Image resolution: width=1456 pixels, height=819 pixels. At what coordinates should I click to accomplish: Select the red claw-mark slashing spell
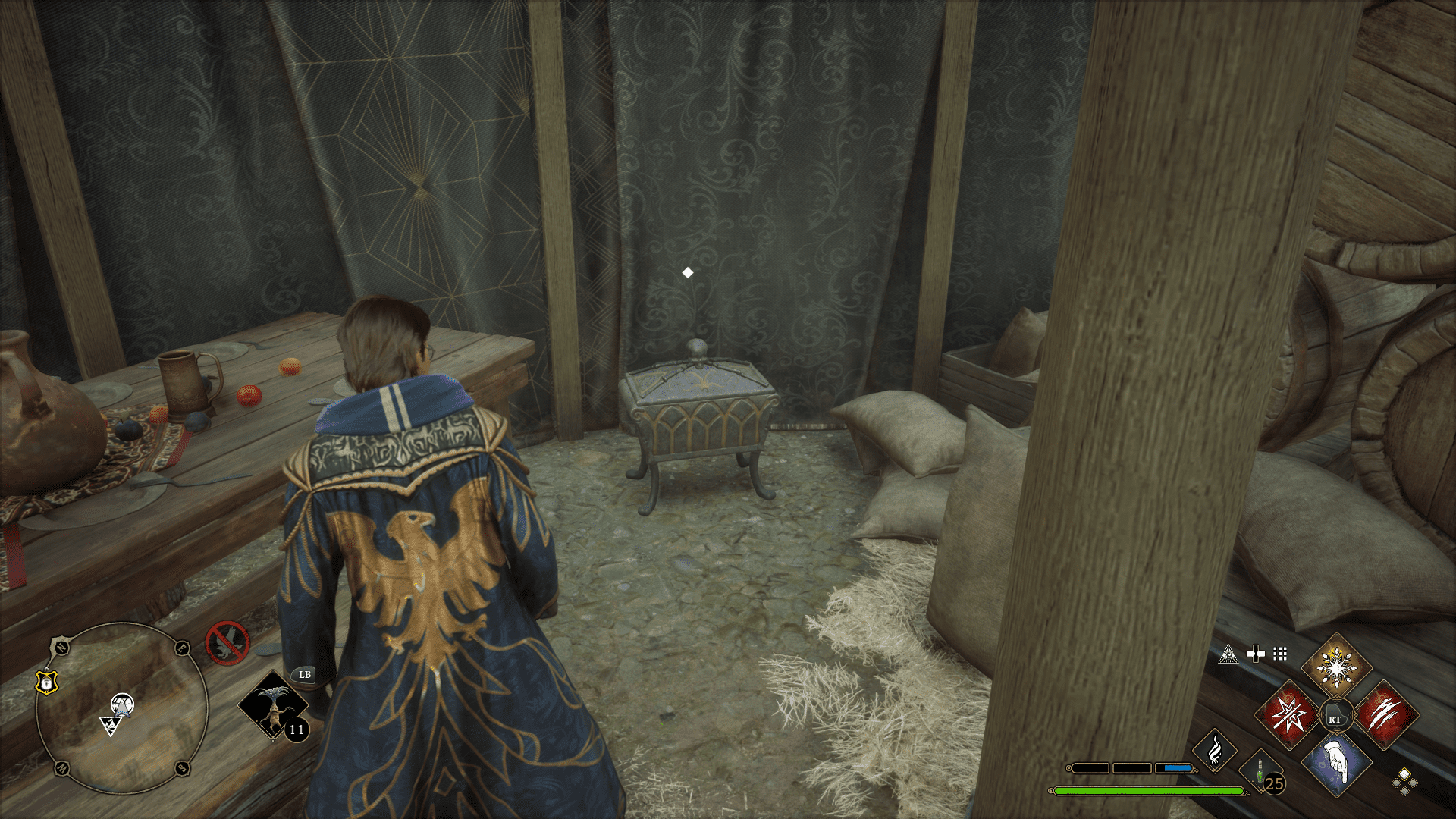(x=1385, y=715)
